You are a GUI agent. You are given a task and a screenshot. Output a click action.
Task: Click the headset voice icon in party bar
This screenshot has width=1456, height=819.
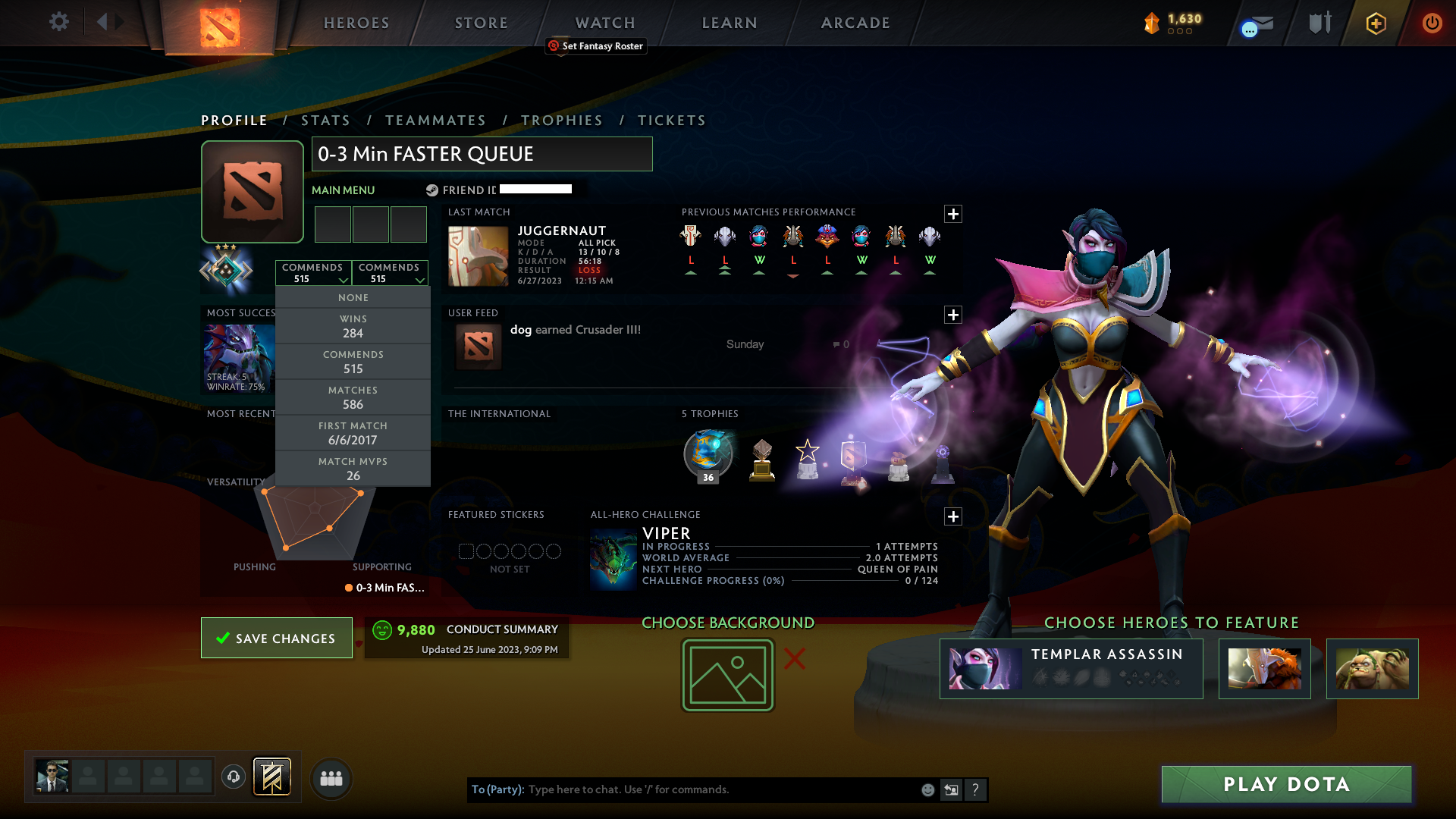tap(233, 777)
